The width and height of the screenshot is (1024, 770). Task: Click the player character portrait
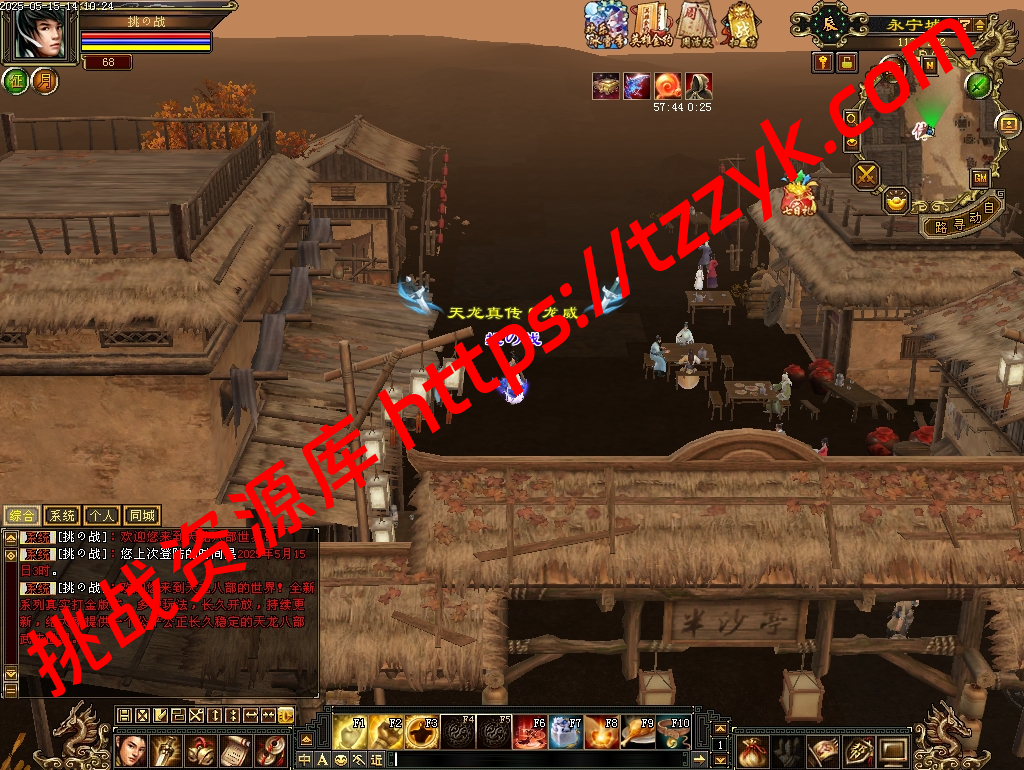40,34
